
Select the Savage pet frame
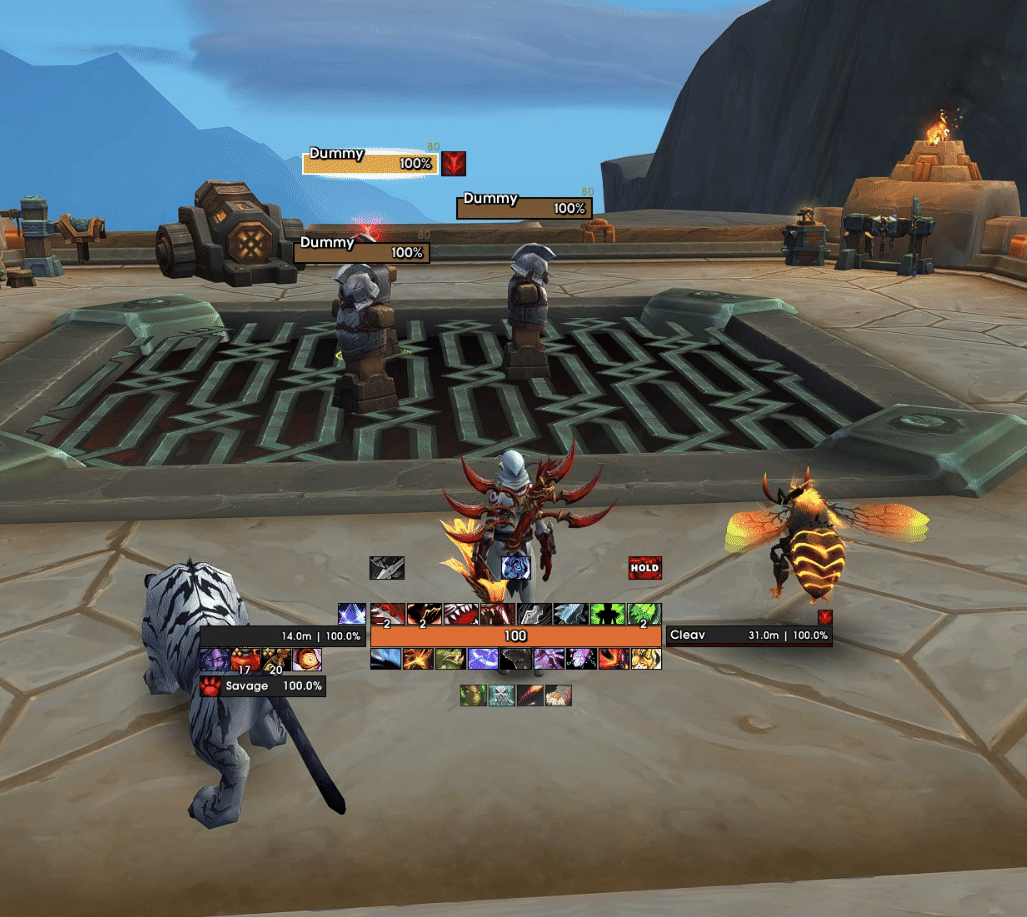click(262, 686)
